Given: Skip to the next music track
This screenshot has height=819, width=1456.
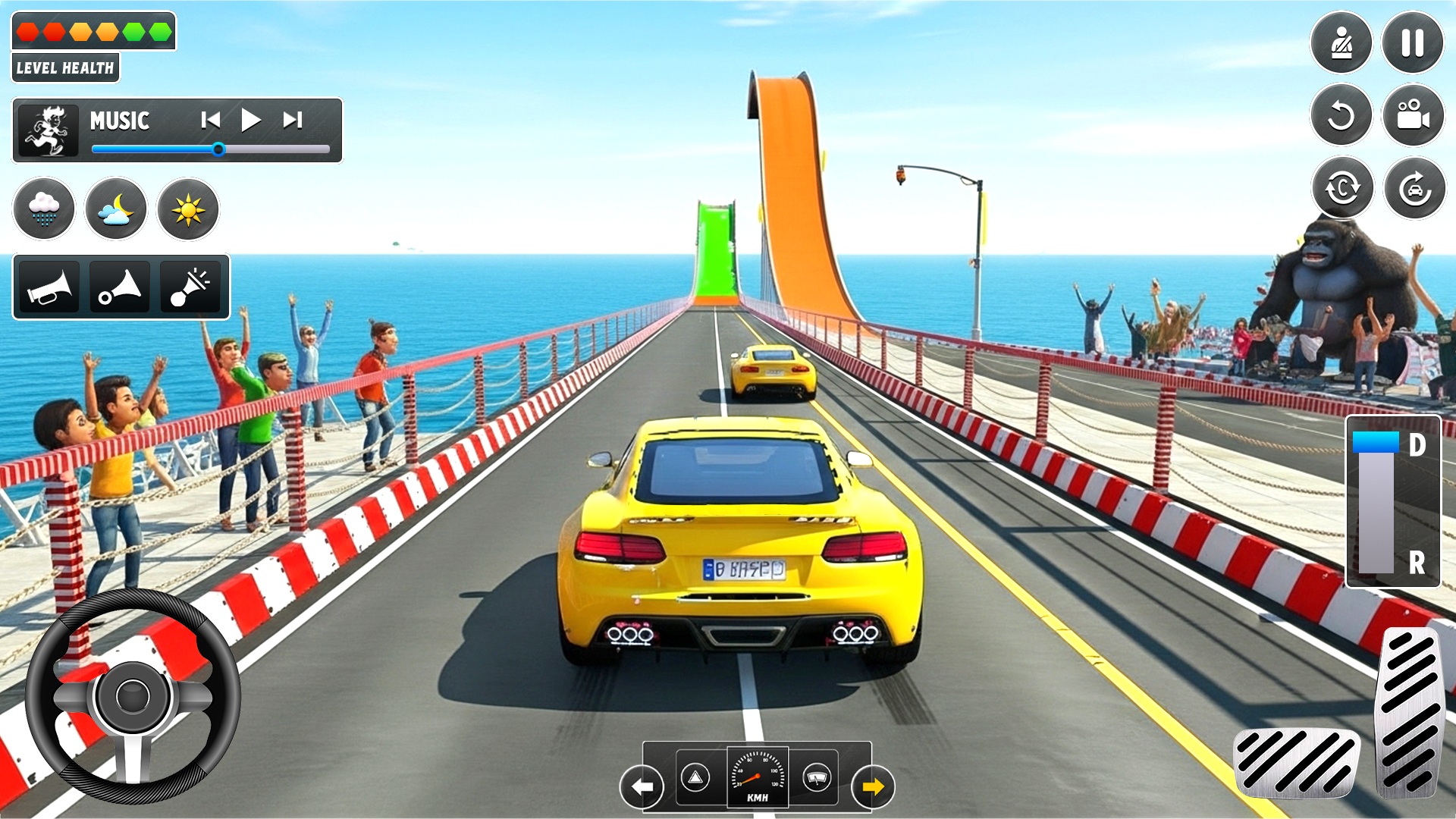Looking at the screenshot, I should (x=293, y=120).
